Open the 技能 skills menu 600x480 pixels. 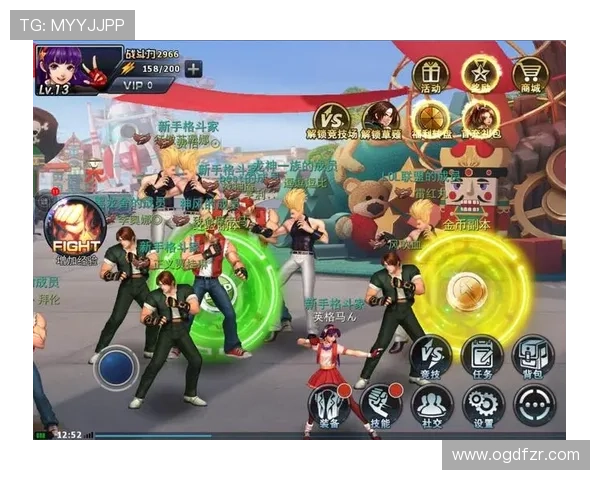coord(381,405)
